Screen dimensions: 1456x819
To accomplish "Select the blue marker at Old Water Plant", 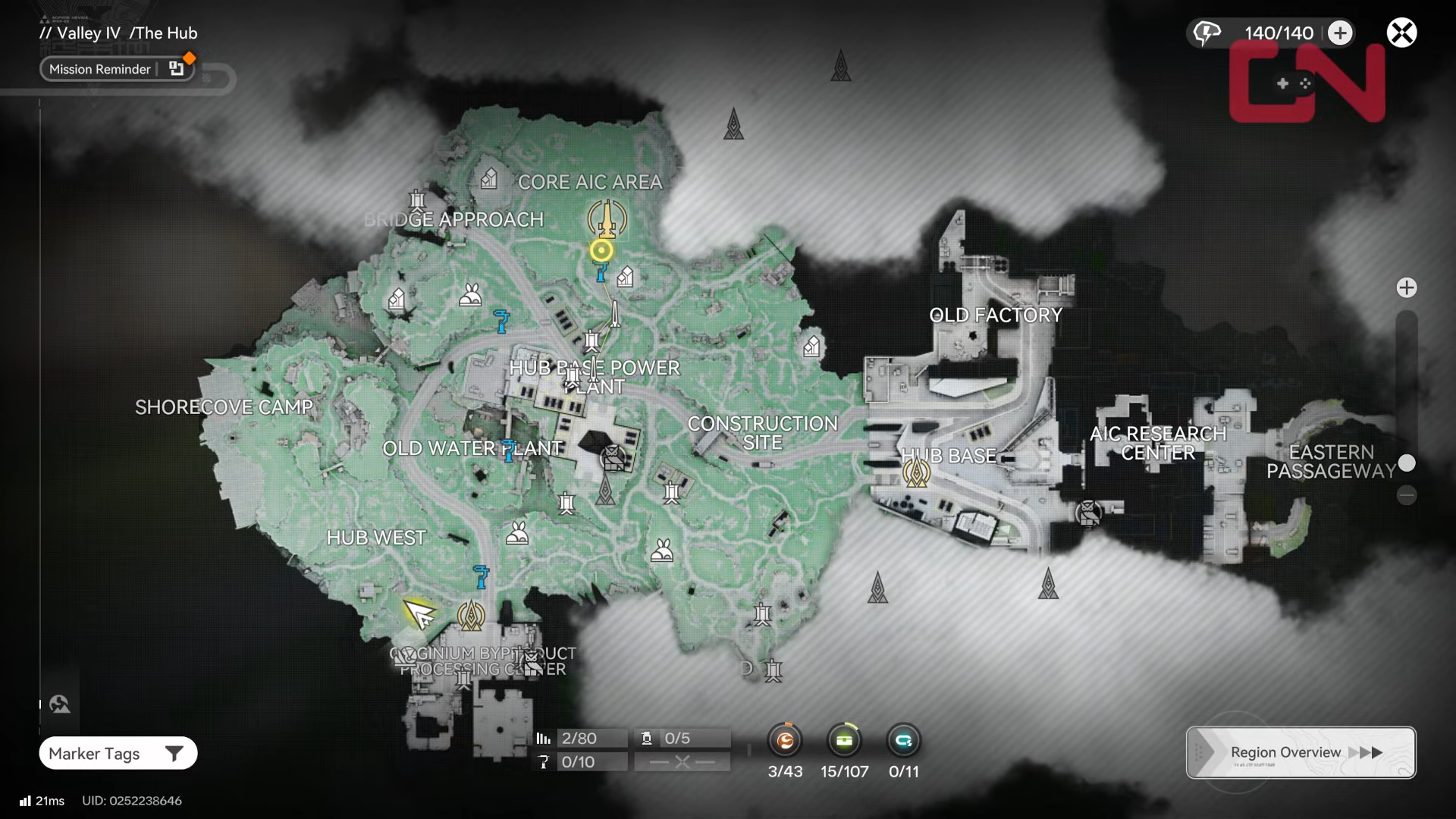I will coord(509,449).
